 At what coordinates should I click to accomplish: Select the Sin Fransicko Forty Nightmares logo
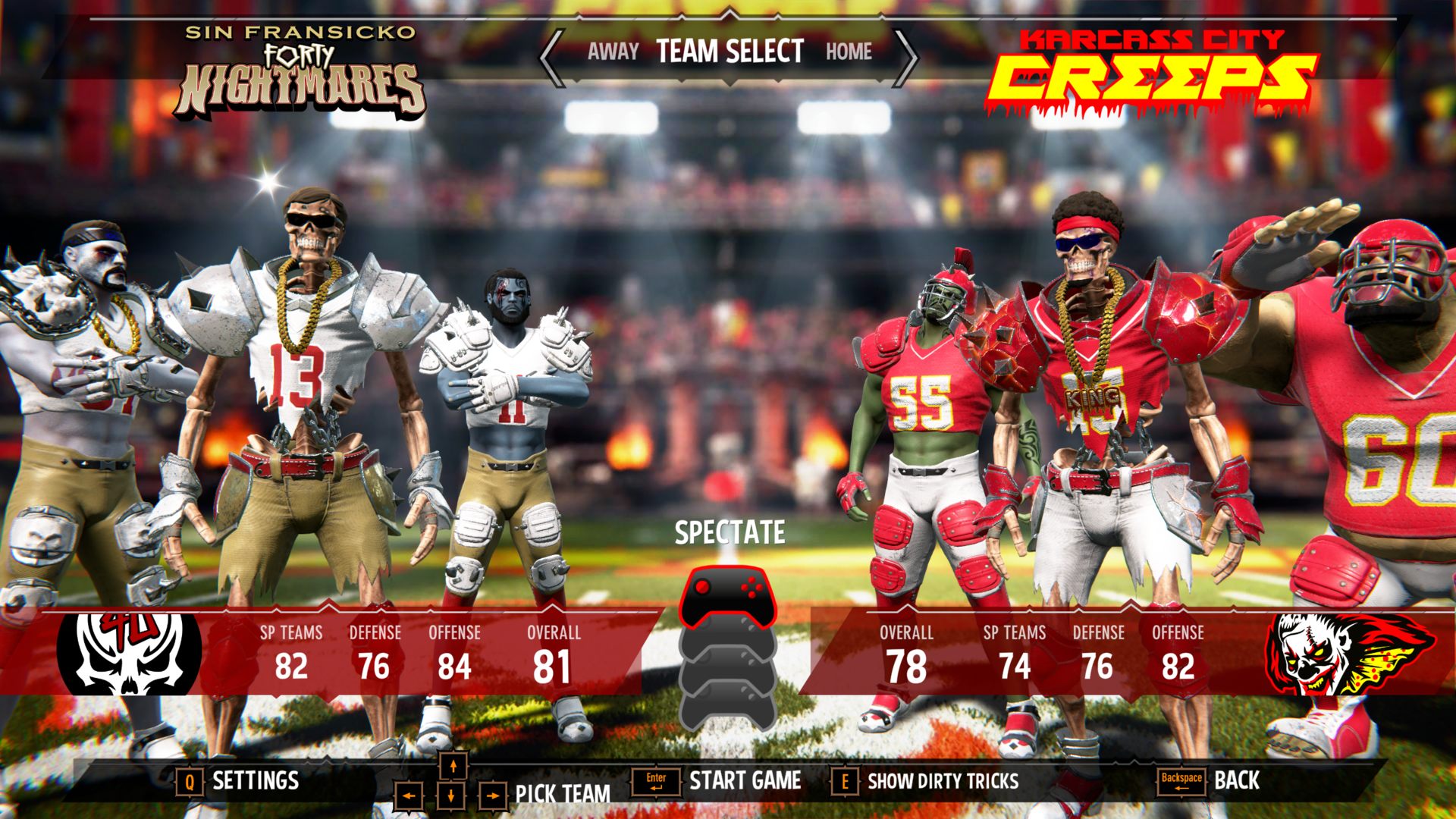click(301, 73)
